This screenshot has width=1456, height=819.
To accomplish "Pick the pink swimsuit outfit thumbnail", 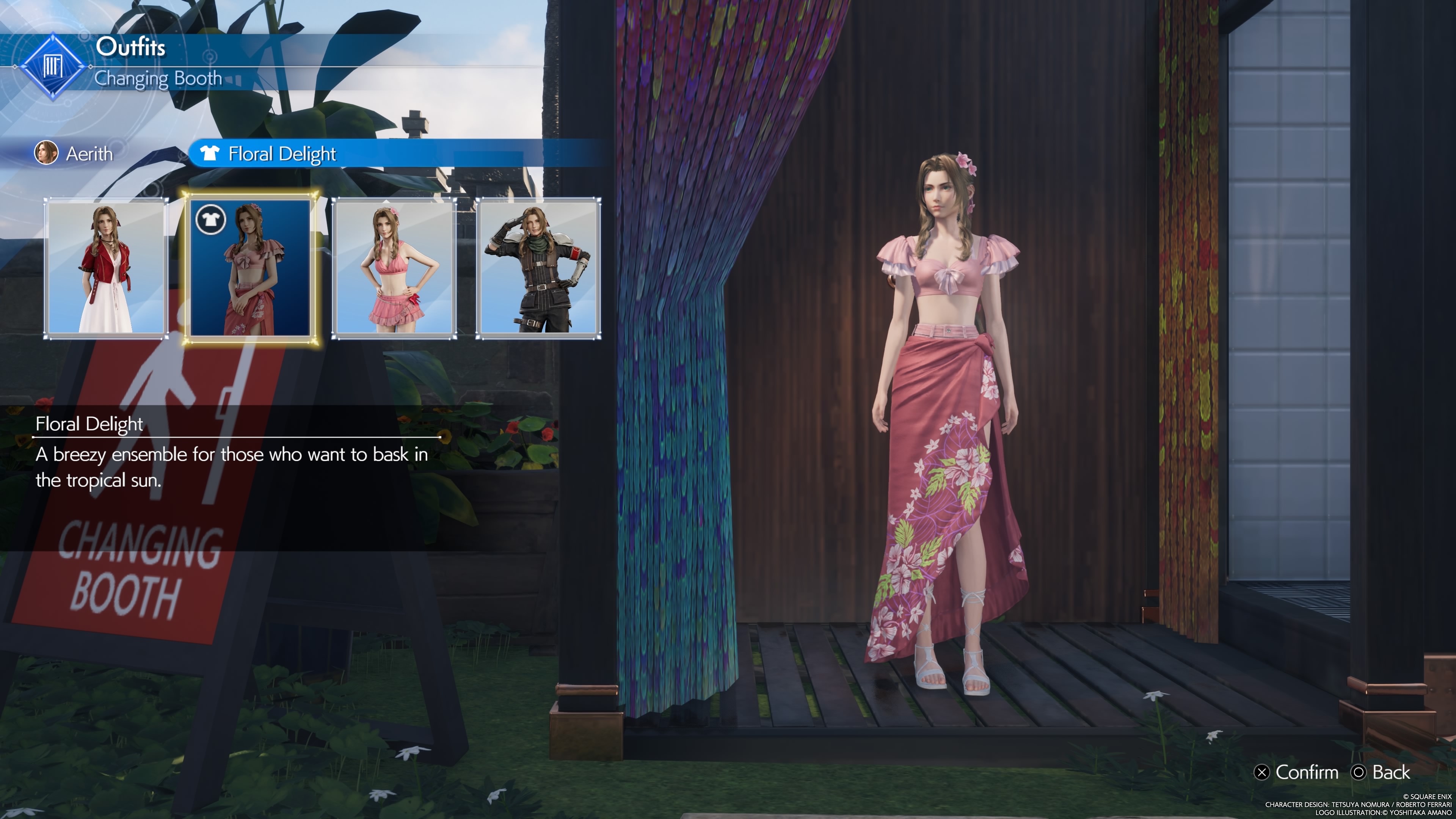I will (x=394, y=268).
